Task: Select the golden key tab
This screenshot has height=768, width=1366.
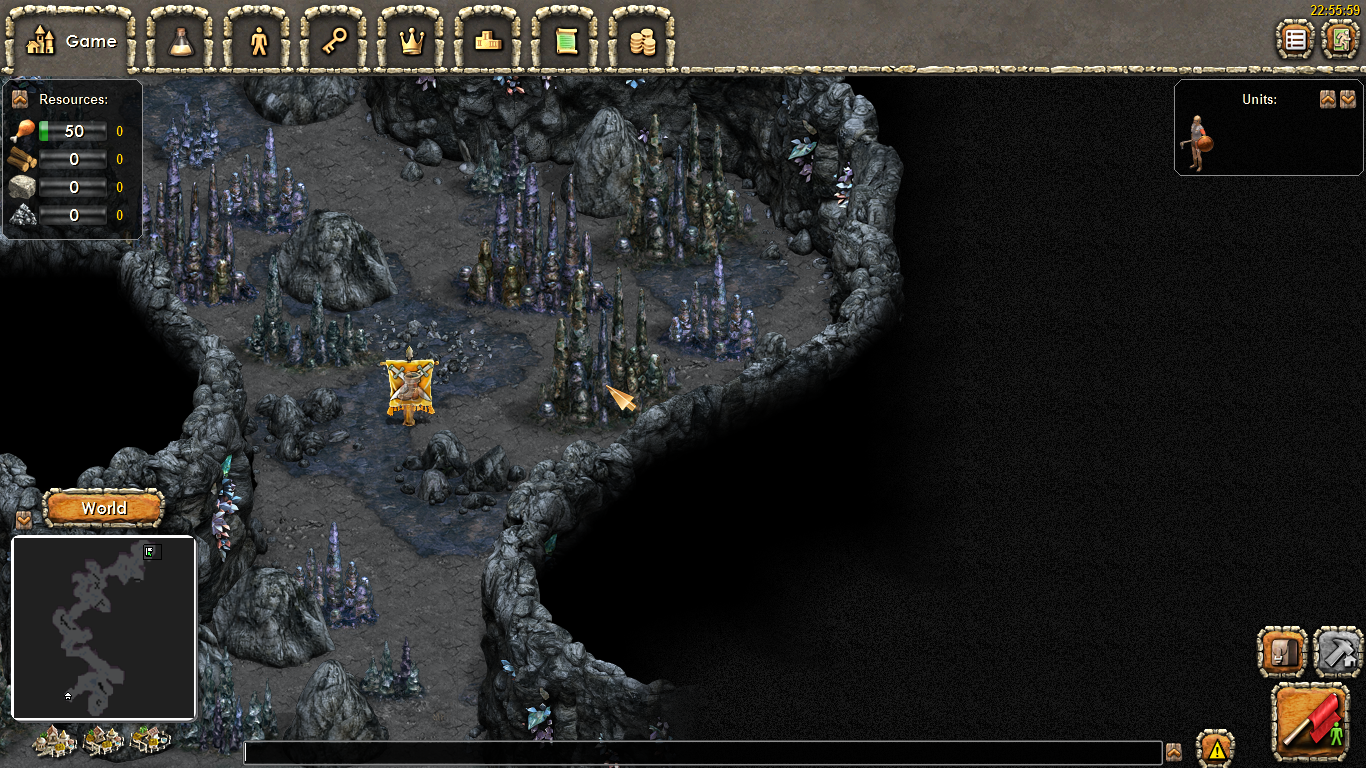Action: tap(335, 41)
